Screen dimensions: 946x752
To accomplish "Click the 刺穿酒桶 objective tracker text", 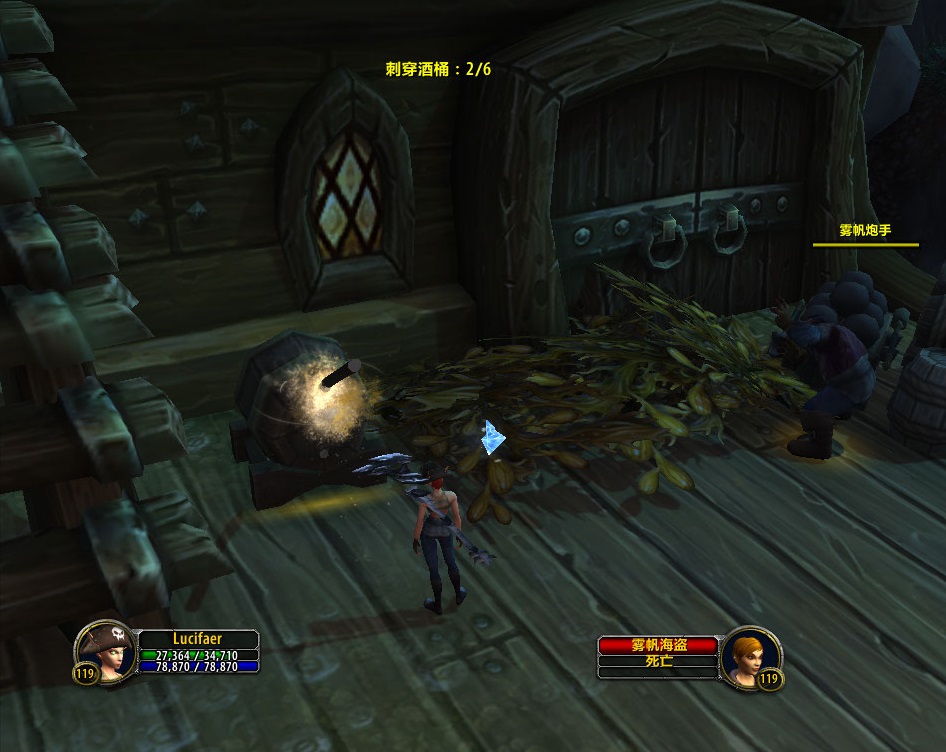I will [438, 70].
